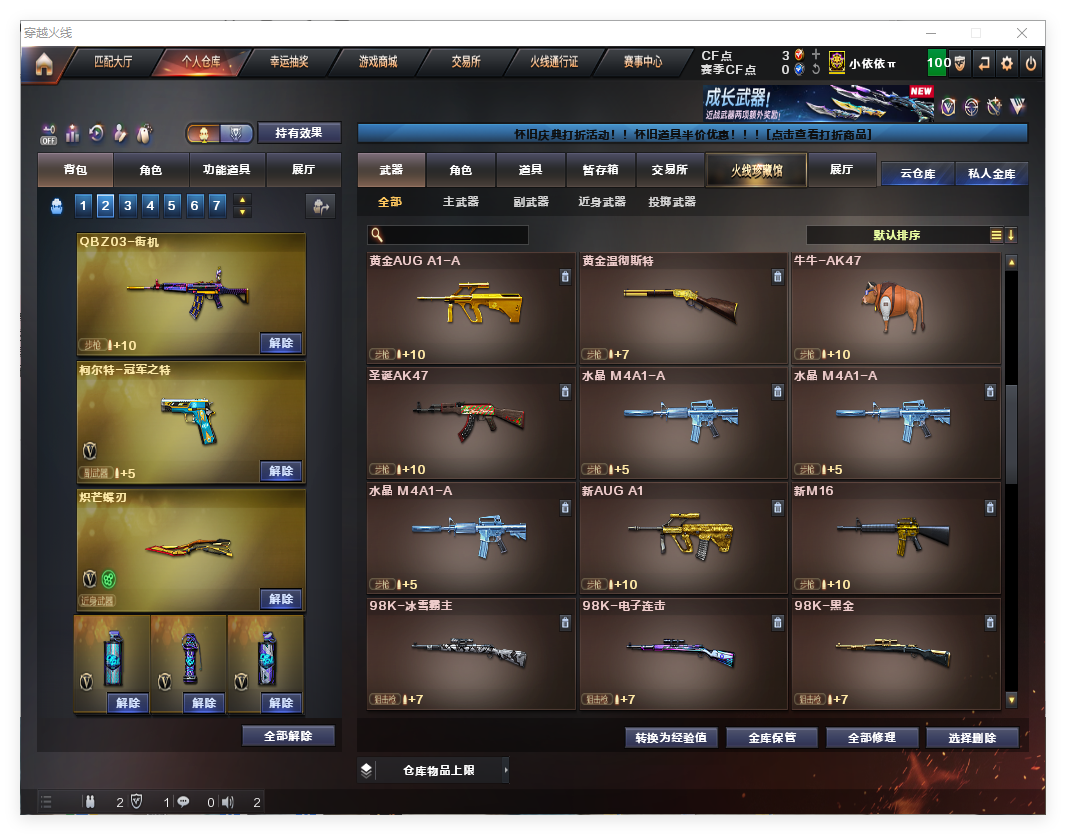Unequip the QBZ03 rifle with 解除
The width and height of the screenshot is (1066, 835).
point(281,343)
